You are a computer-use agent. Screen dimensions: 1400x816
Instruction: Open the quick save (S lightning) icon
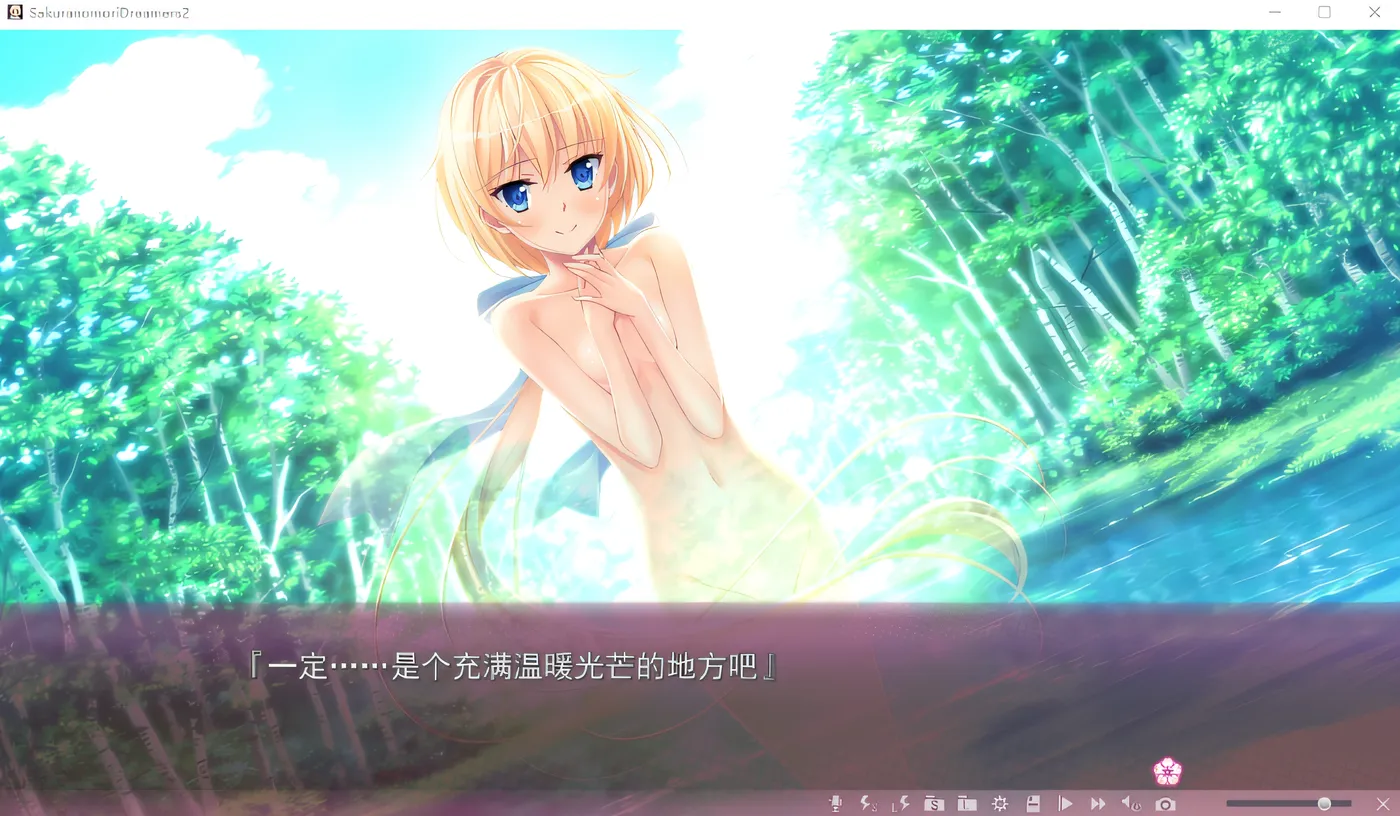(x=868, y=803)
